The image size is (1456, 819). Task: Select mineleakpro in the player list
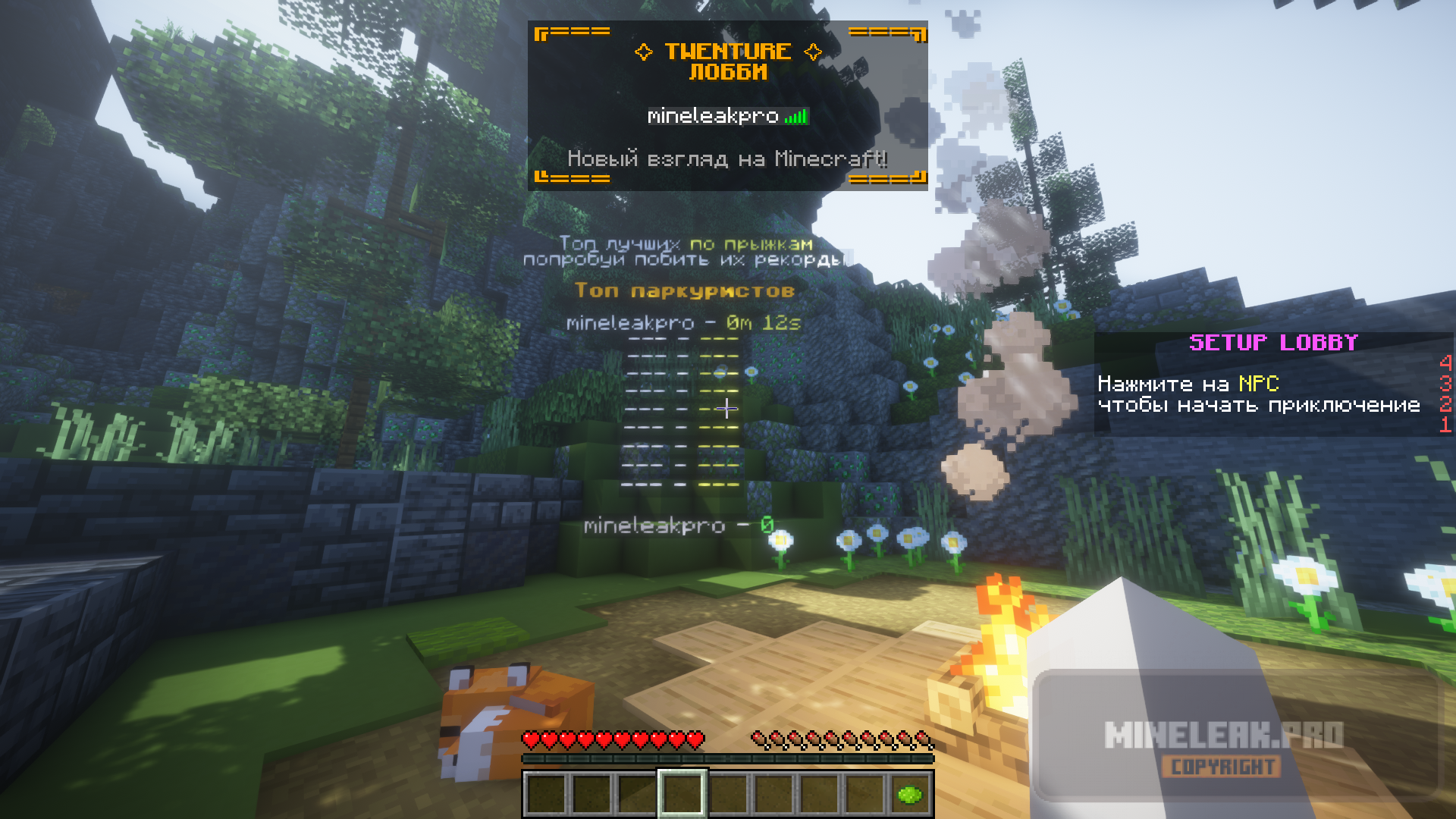(x=713, y=116)
